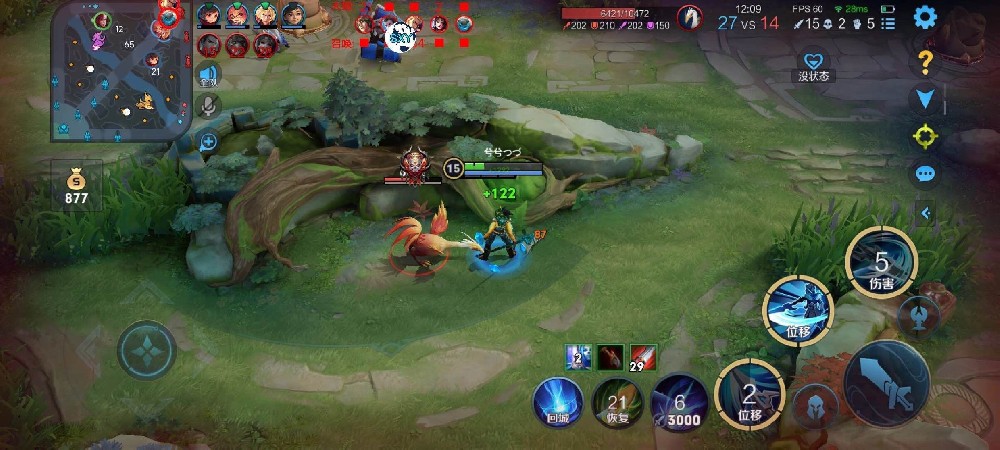Cast the ultimate skill labeled 伤害
The image size is (1000, 450).
(x=879, y=263)
